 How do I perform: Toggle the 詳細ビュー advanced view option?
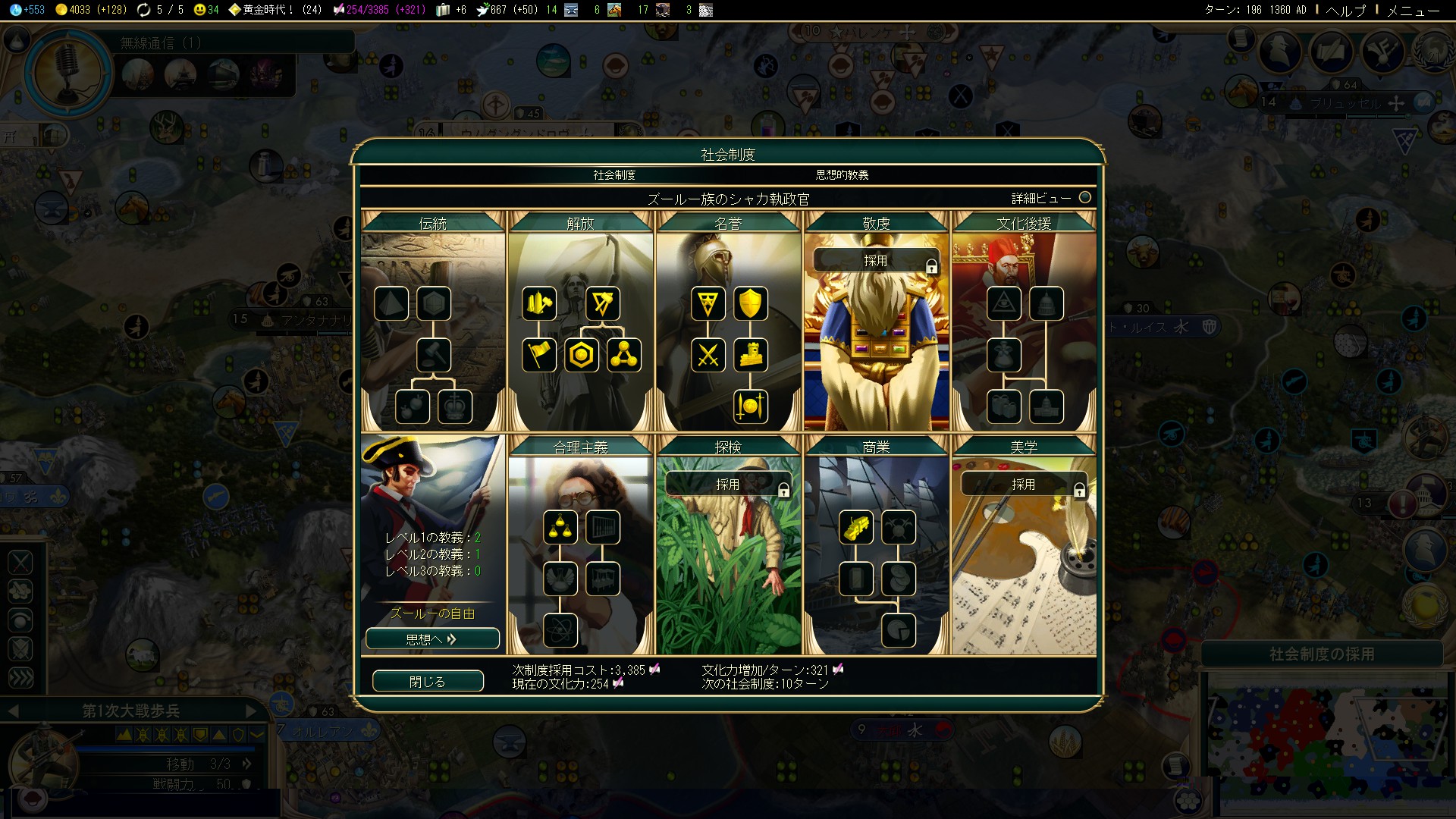point(1084,198)
